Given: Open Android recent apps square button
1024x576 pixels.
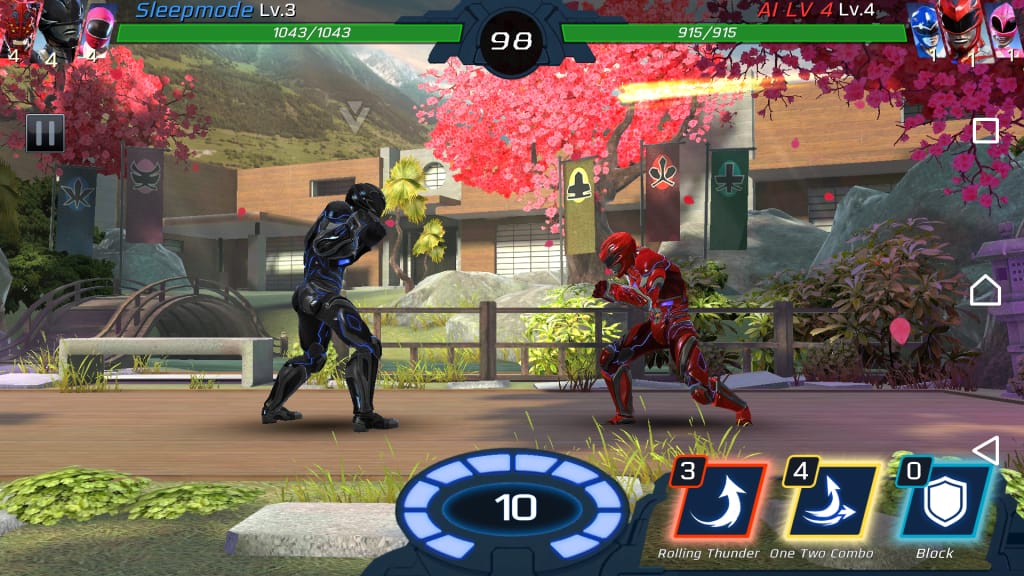Looking at the screenshot, I should tap(986, 130).
